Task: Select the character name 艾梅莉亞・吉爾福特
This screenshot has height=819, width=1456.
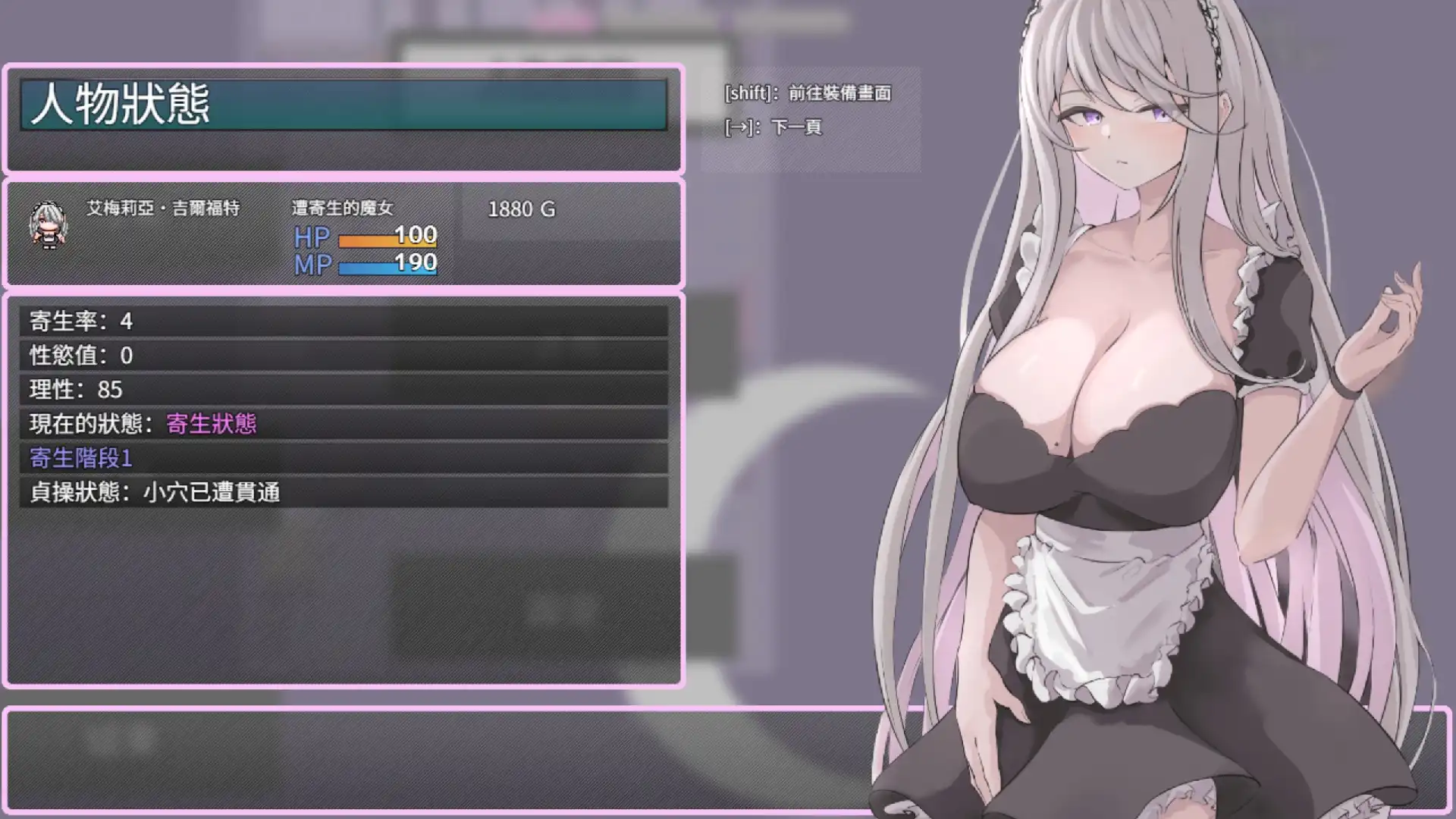Action: pyautogui.click(x=163, y=208)
